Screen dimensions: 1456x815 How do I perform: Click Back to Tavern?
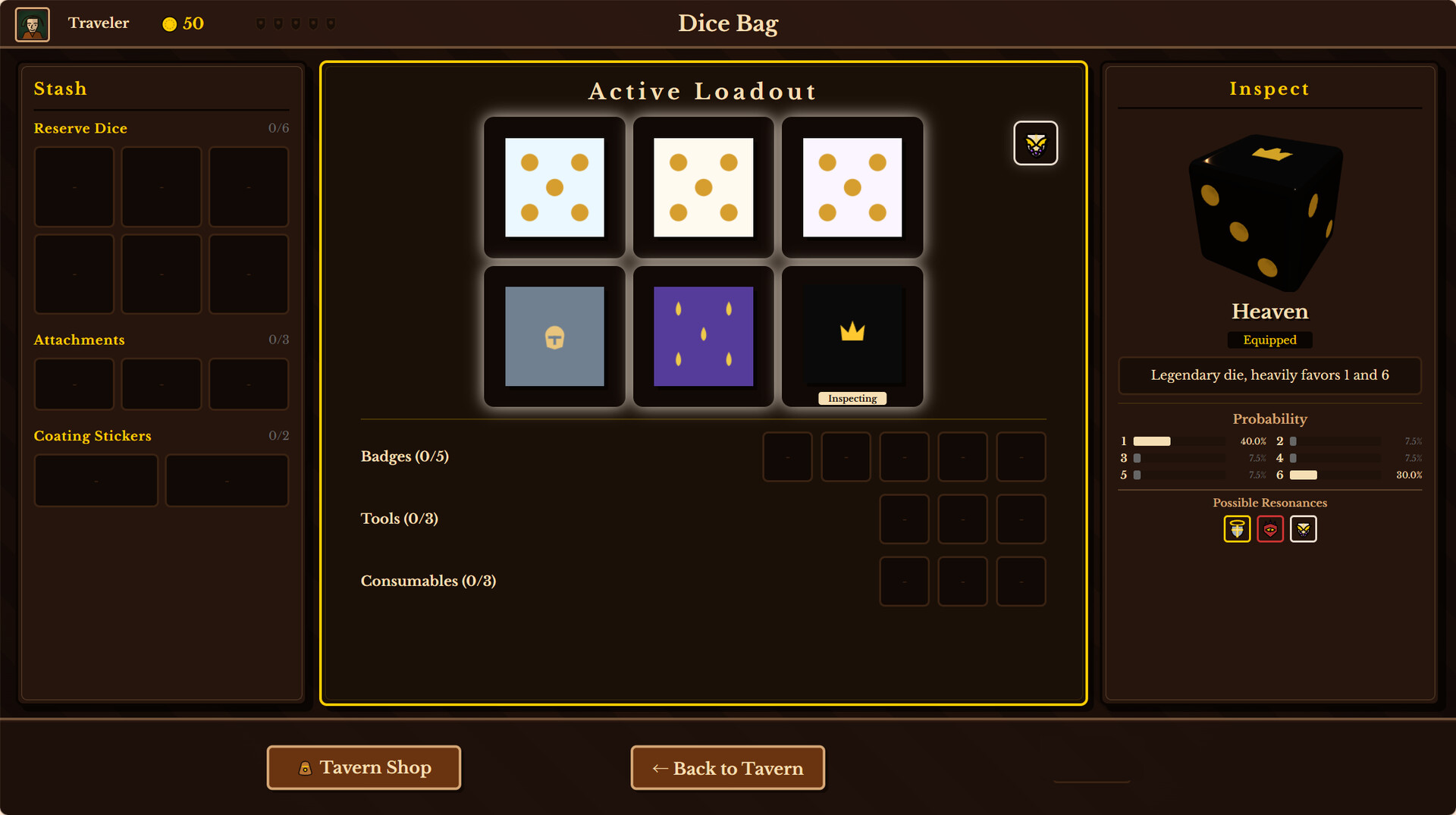click(x=727, y=767)
